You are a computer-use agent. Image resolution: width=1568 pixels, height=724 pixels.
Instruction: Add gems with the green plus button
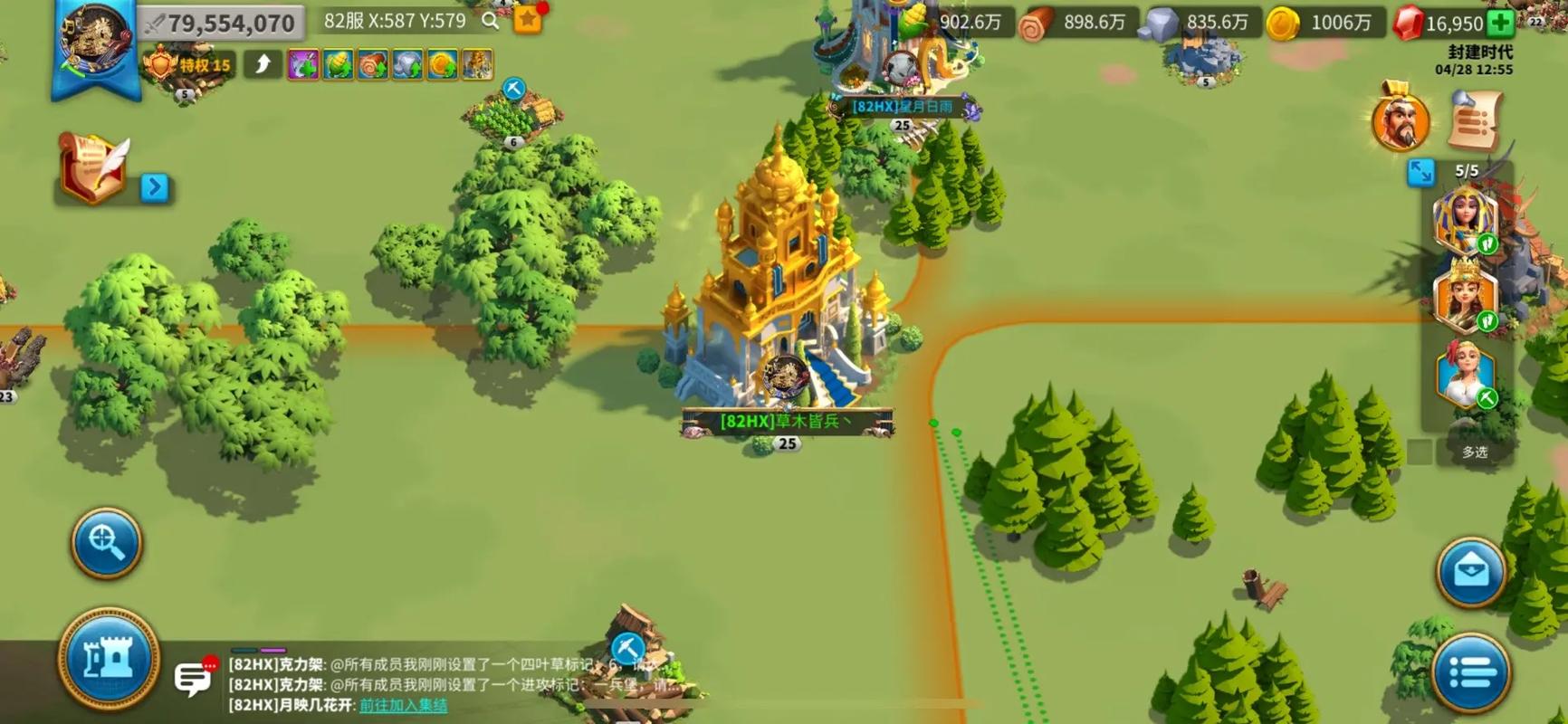[1500, 24]
